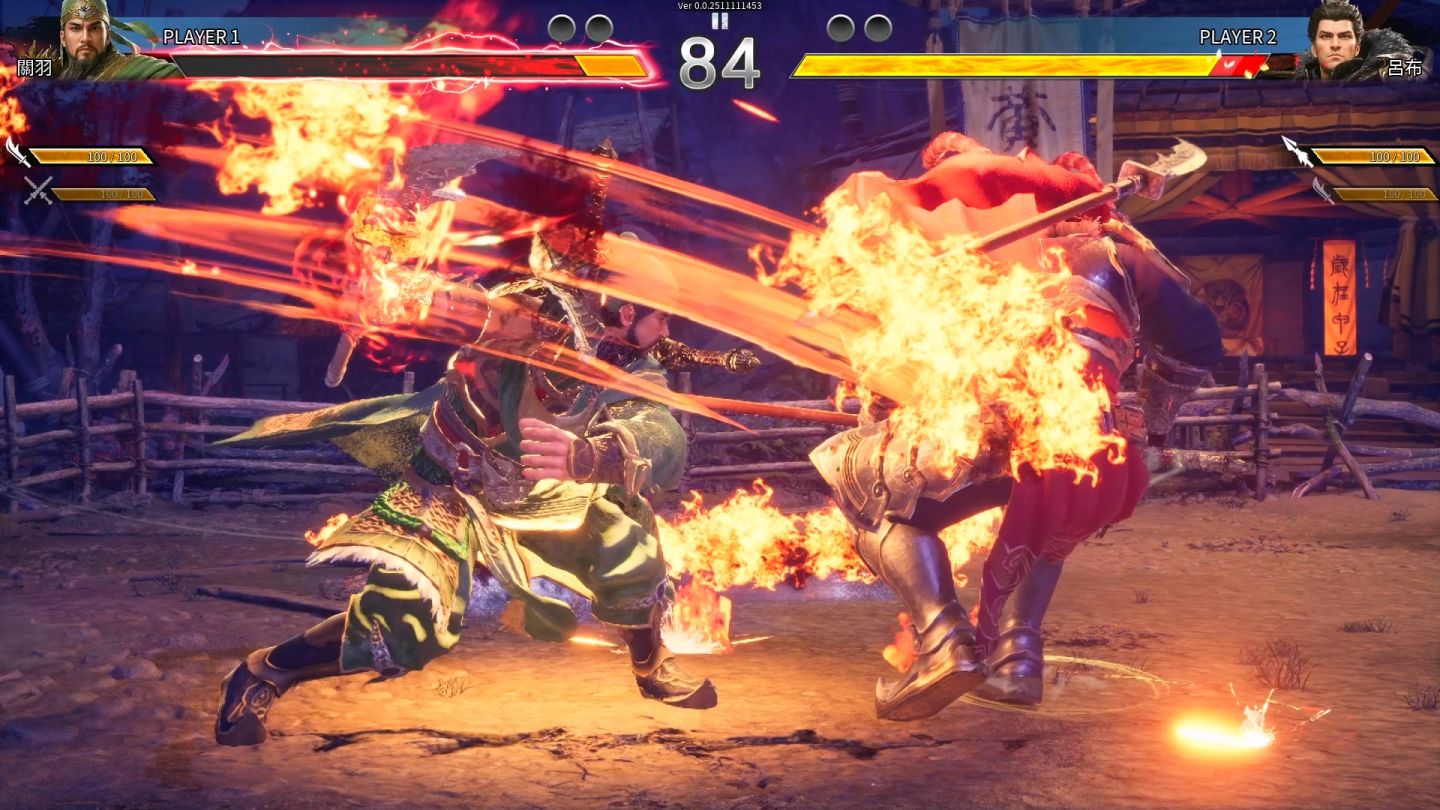Click the pause icon above the timer
1440x810 pixels.
(719, 20)
